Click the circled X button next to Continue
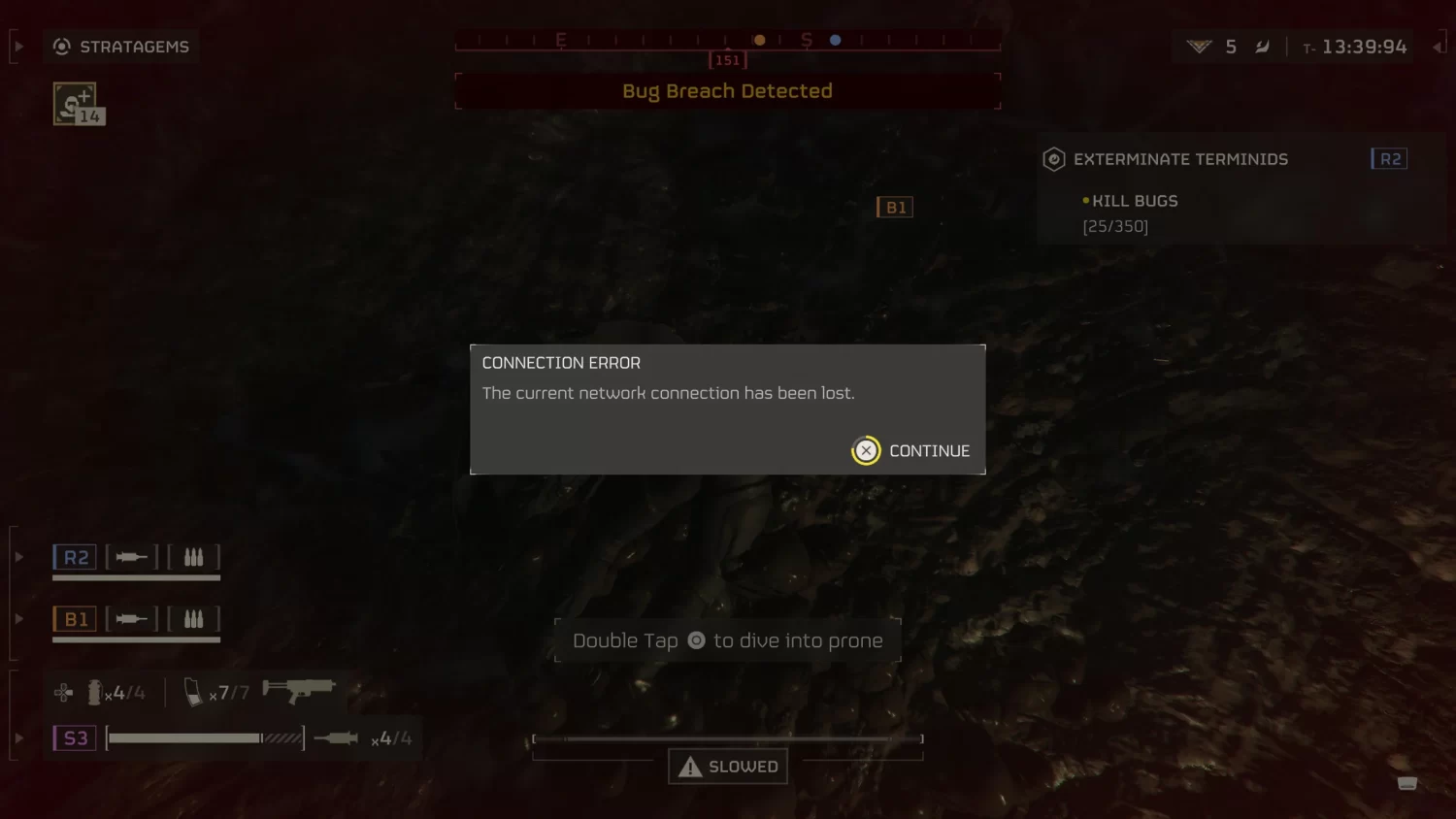 click(x=866, y=450)
